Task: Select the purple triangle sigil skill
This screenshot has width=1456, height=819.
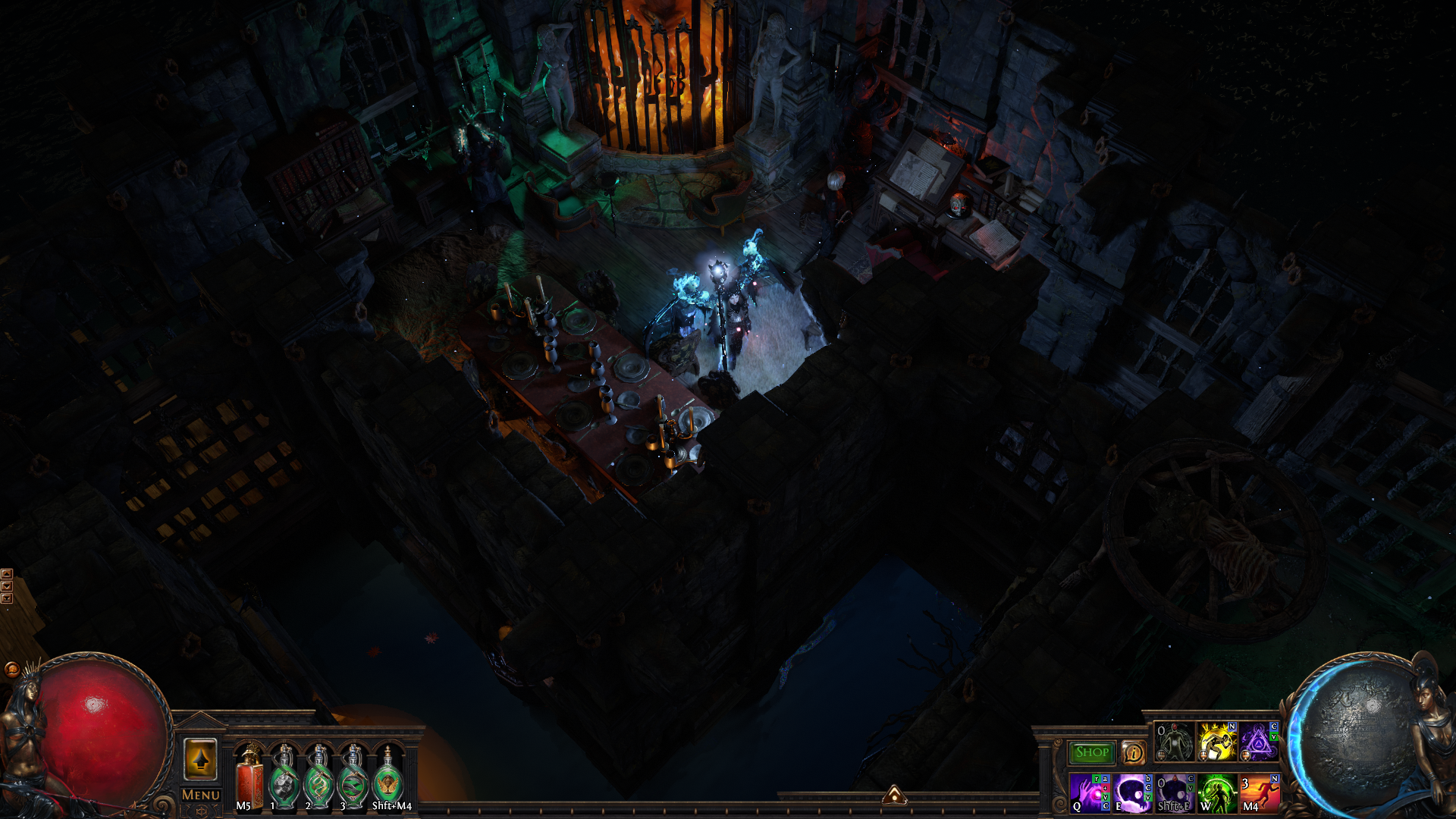Action: pos(1259,742)
